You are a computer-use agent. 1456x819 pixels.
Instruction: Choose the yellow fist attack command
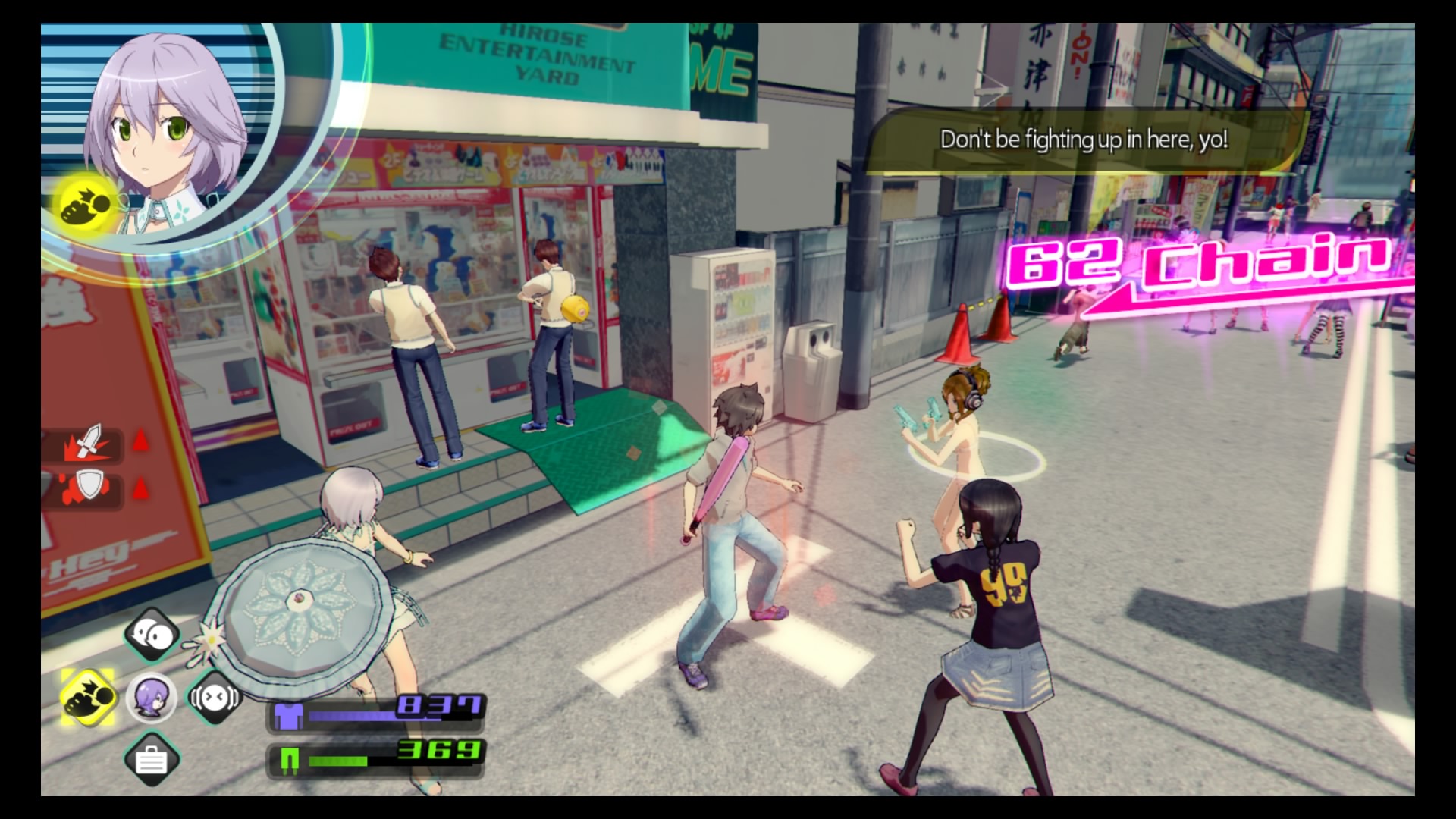point(89,697)
